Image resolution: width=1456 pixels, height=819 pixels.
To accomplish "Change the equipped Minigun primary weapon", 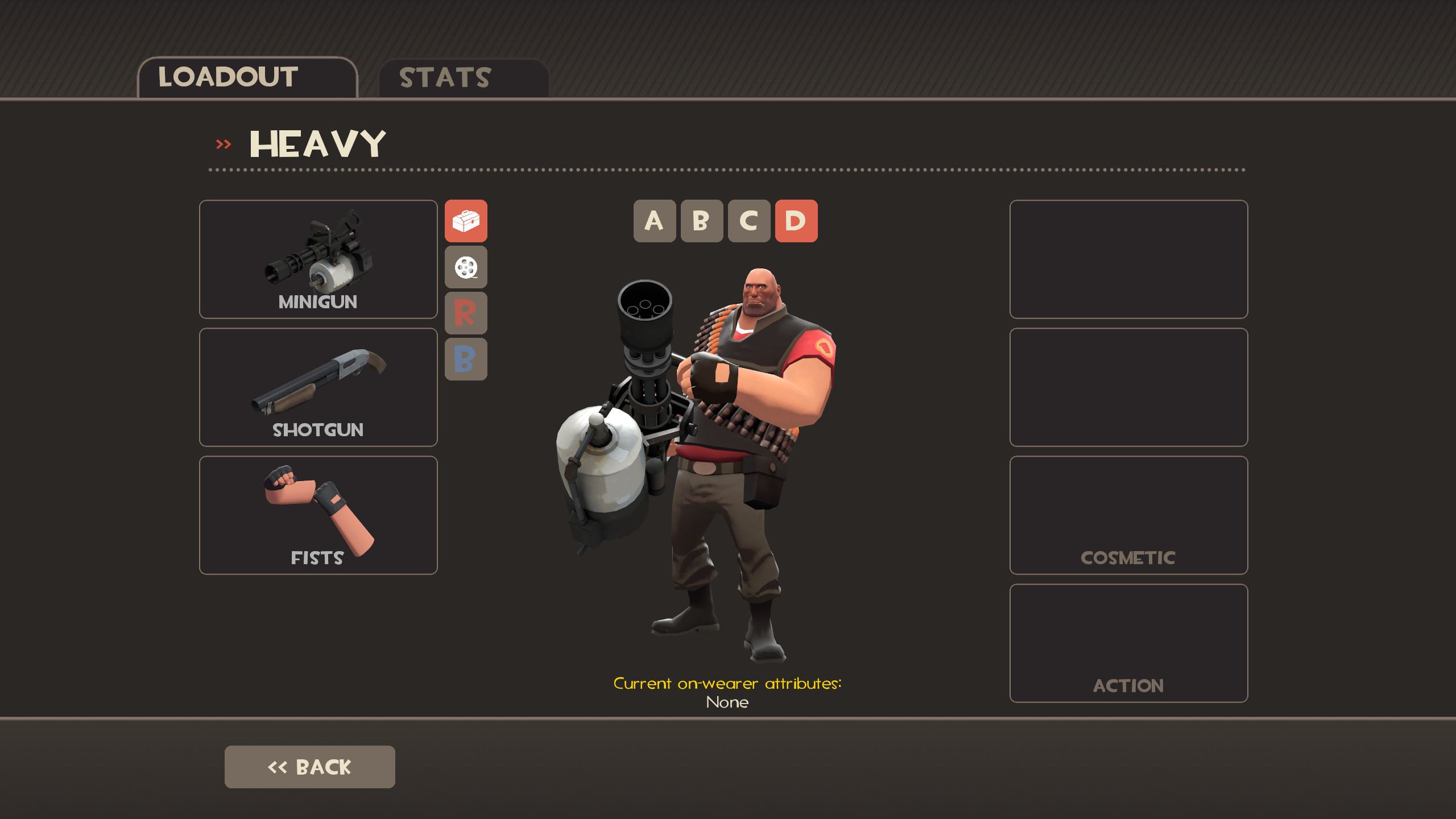I will click(x=317, y=260).
